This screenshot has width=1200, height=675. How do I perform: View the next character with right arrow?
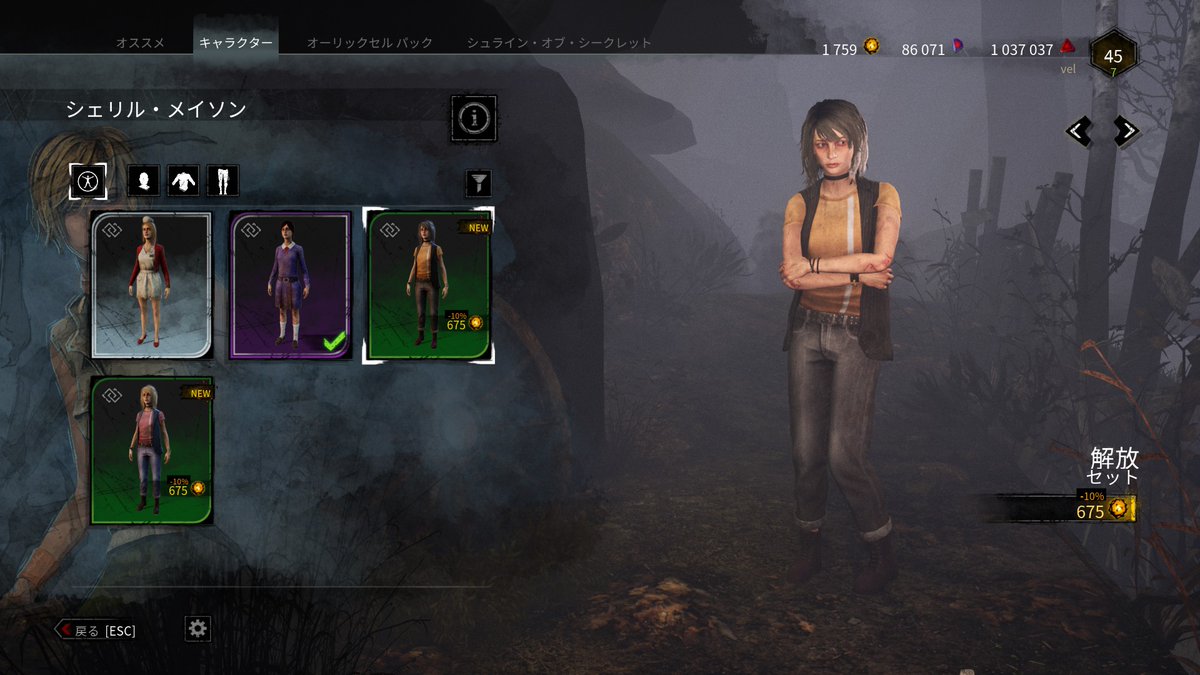[1126, 130]
